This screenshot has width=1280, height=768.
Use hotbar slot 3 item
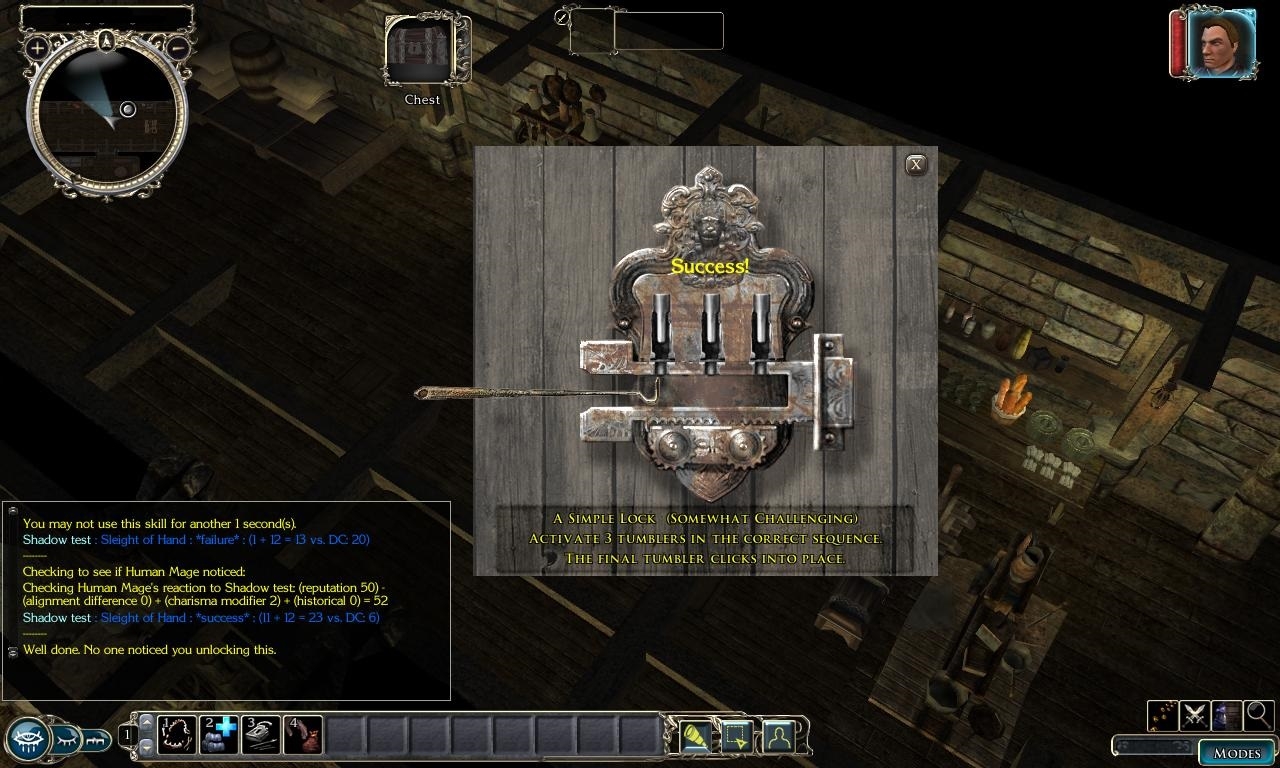261,735
